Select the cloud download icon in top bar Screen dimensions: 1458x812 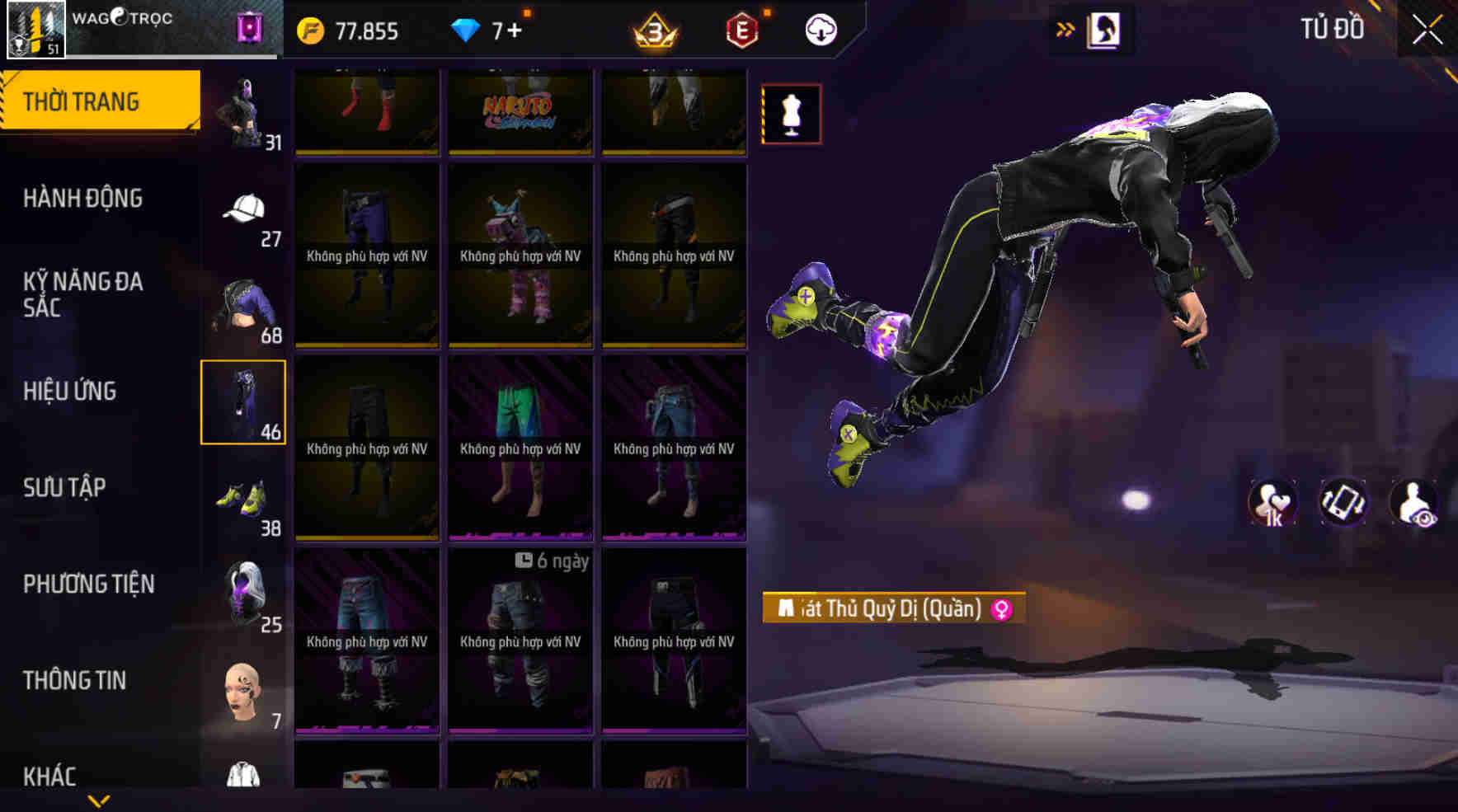click(x=819, y=31)
